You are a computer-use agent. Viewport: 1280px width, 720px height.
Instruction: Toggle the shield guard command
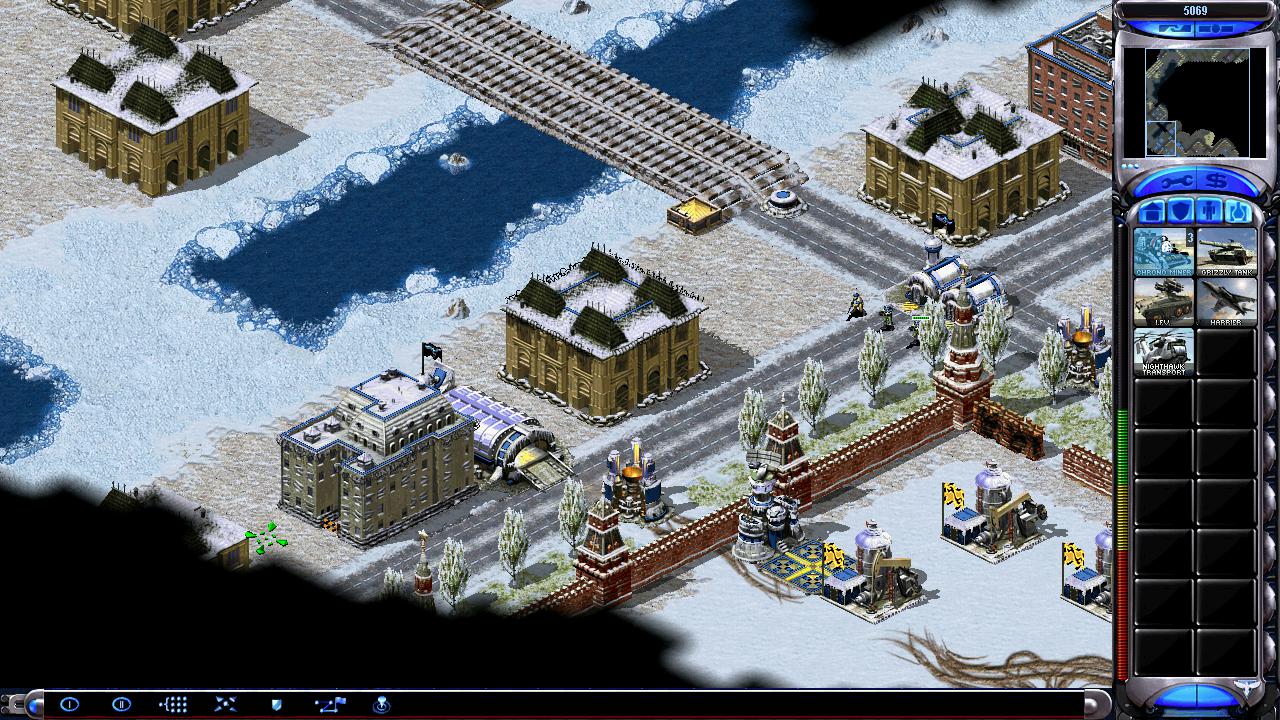coord(277,704)
